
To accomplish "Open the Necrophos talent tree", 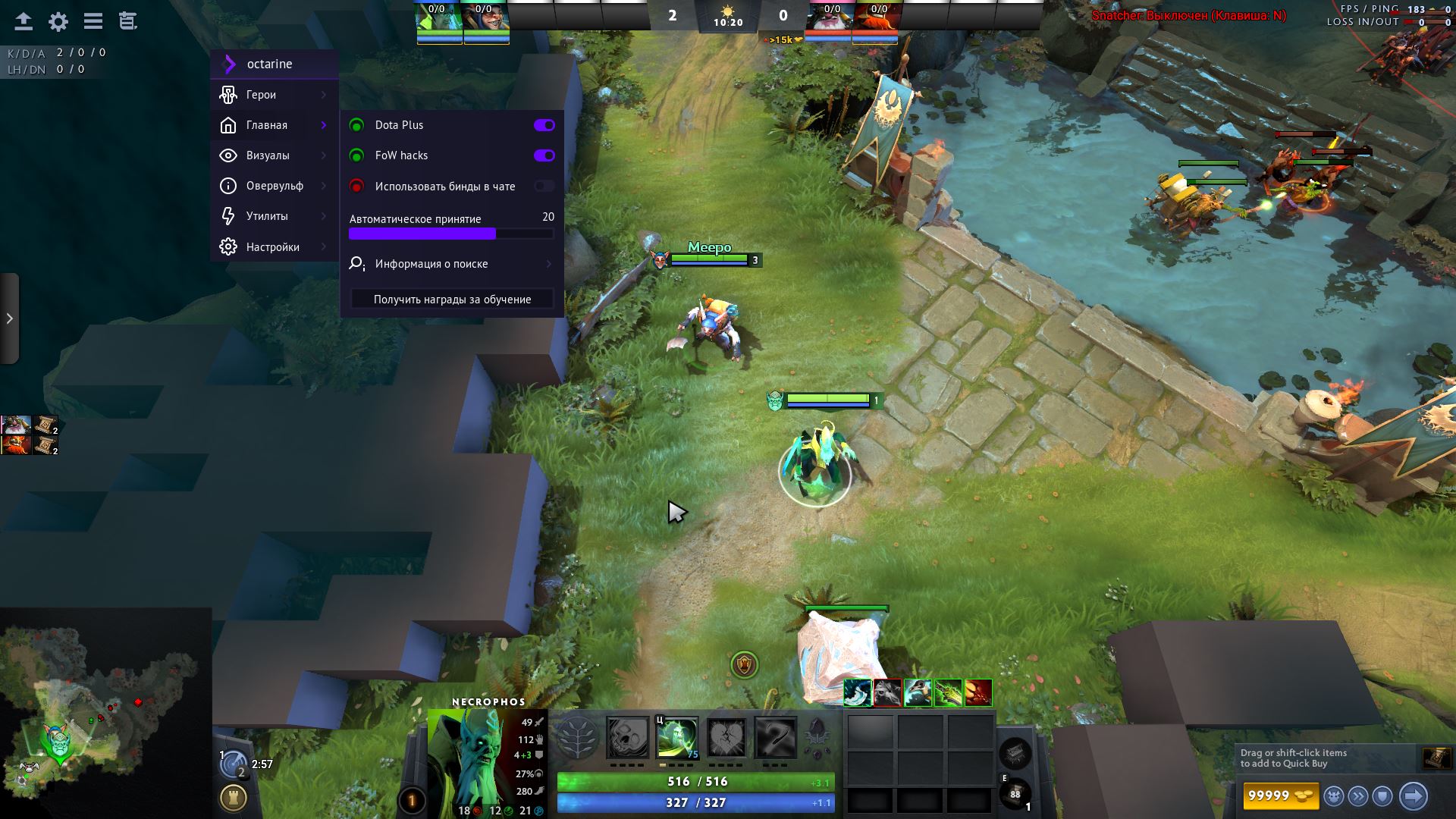I will (578, 738).
